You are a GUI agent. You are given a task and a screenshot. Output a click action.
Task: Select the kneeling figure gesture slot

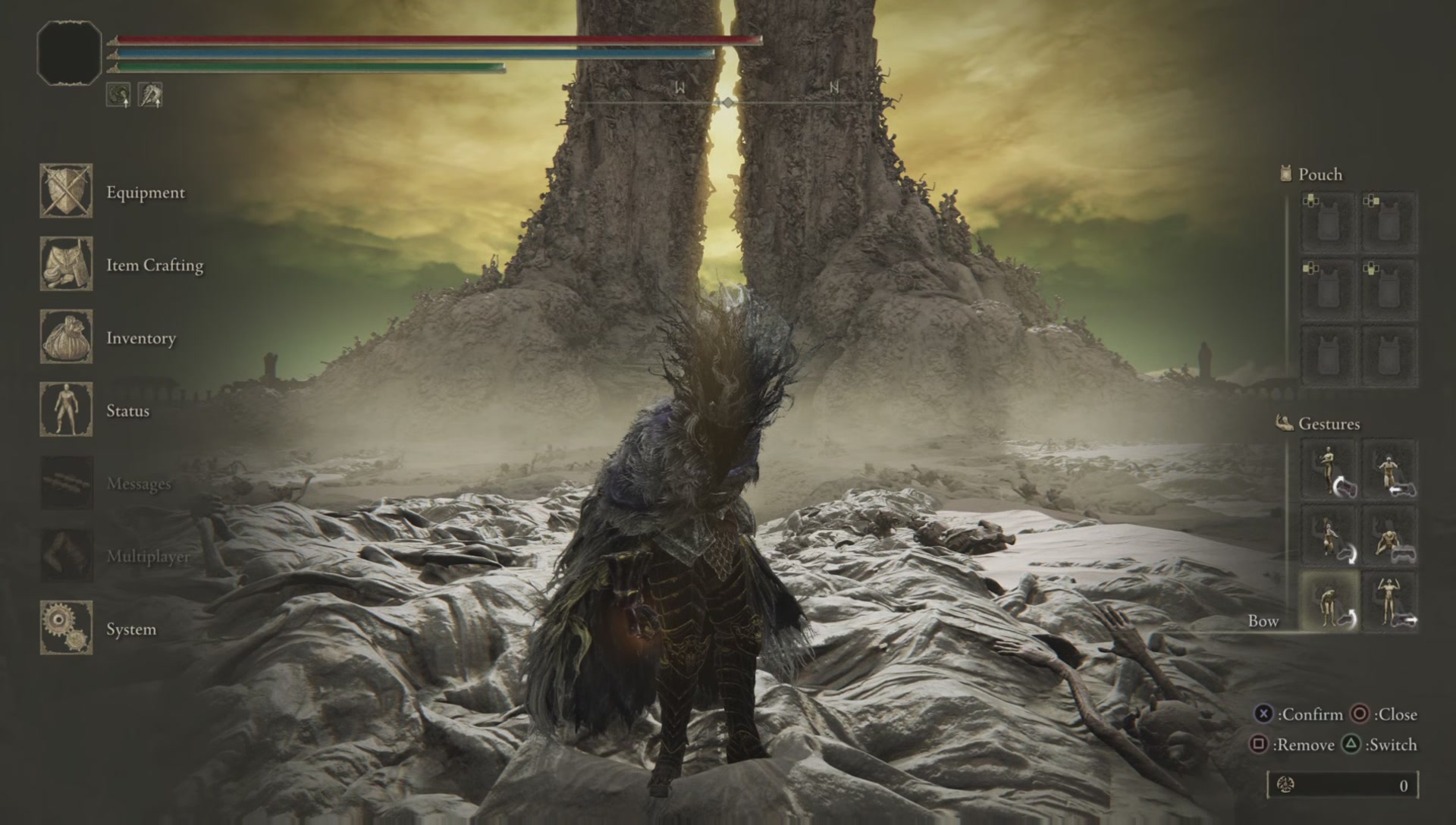pos(1329,536)
